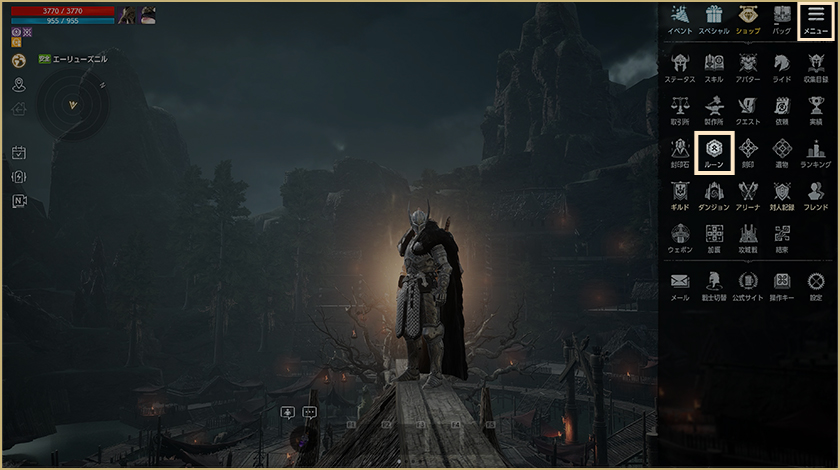Viewport: 840px width, 470px height.
Task: Open the クエスト (Quest) menu
Action: [x=748, y=108]
